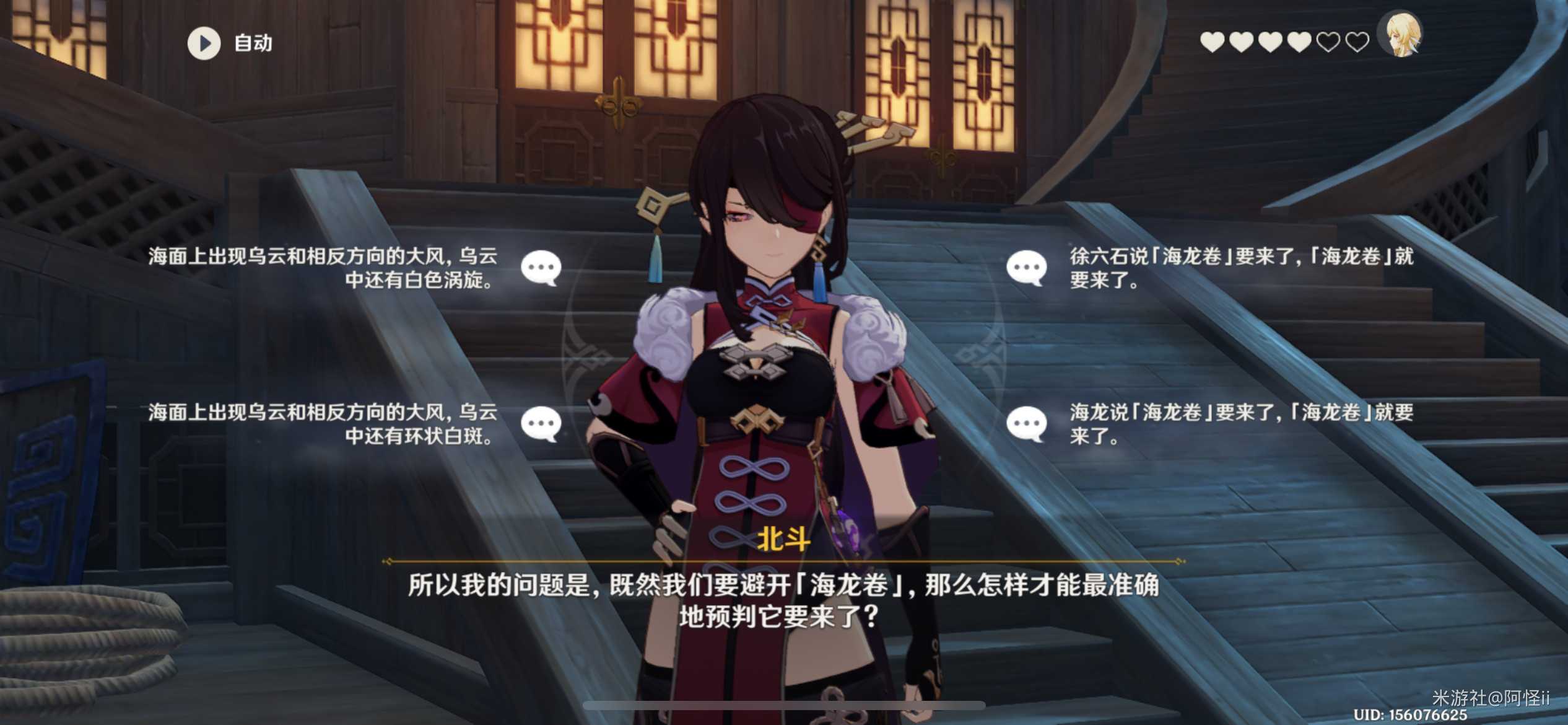Click speech bubble icon beside 海龙 option

click(1027, 424)
